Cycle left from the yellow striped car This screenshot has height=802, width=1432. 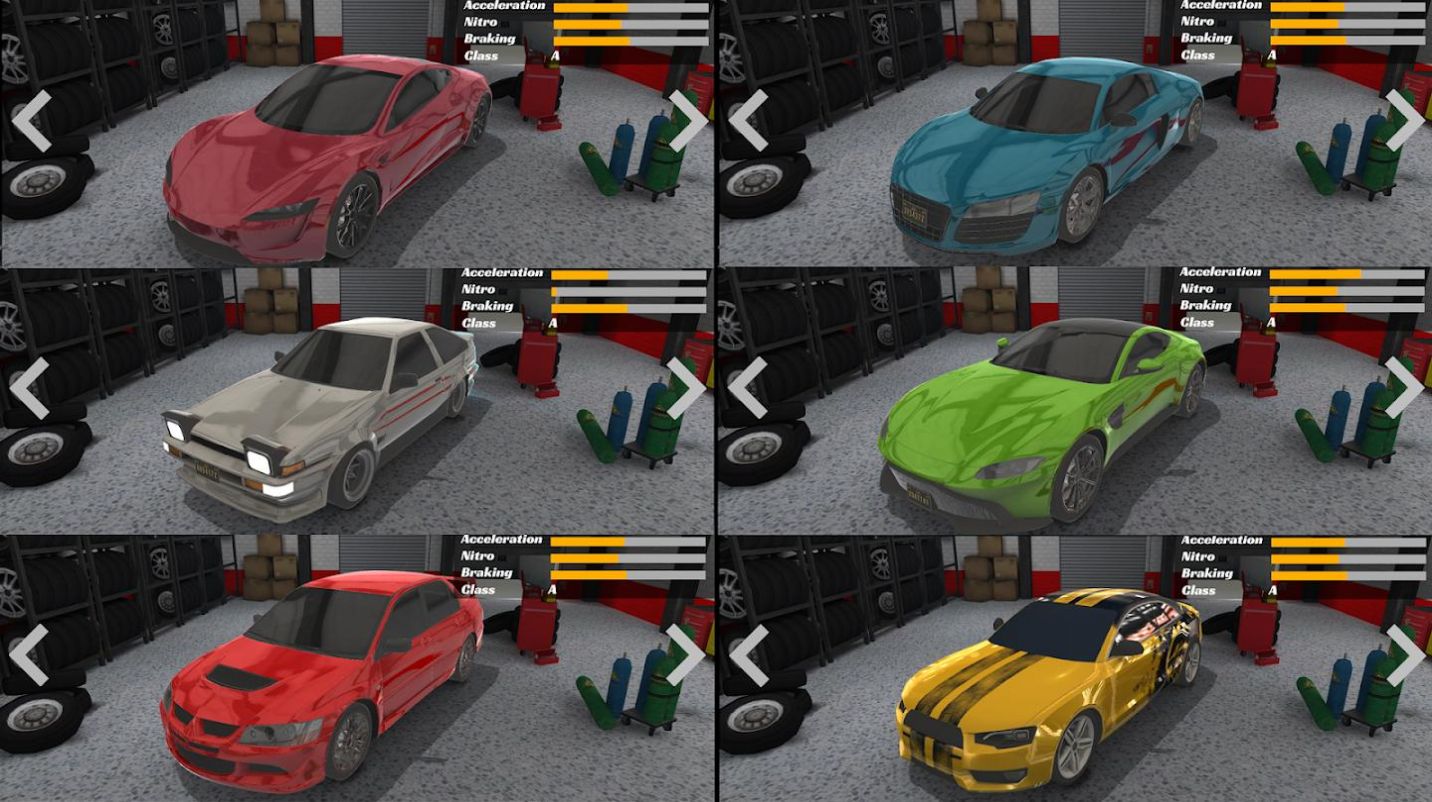[747, 655]
